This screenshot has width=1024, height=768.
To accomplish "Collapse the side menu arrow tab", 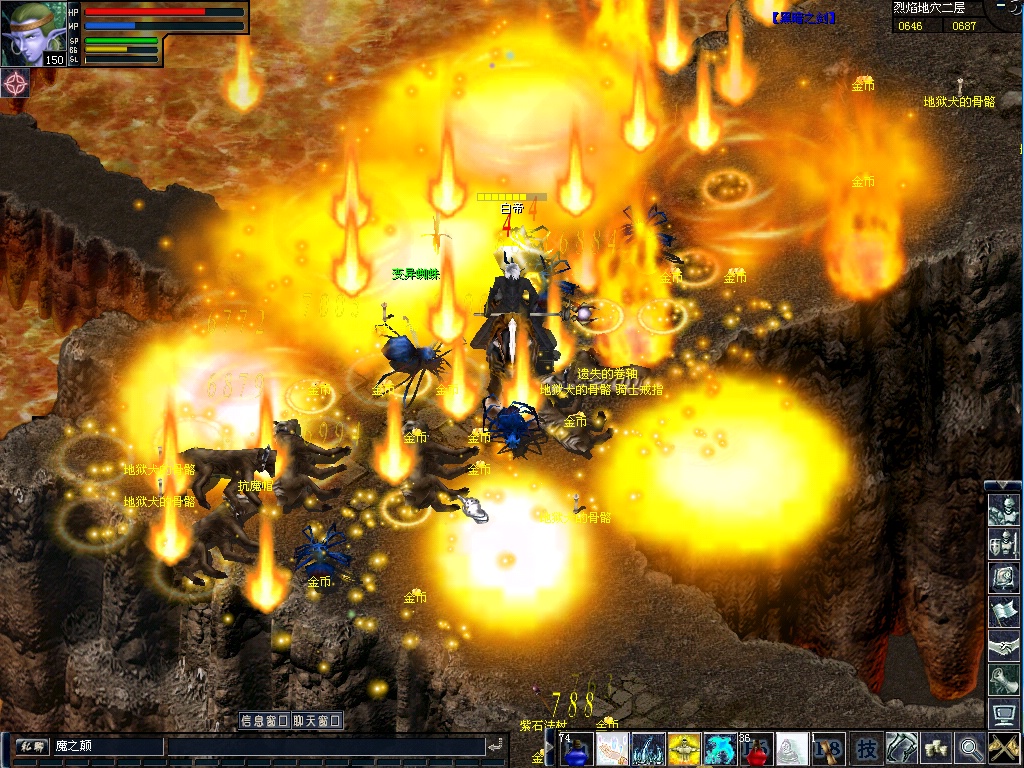I will (x=1003, y=486).
